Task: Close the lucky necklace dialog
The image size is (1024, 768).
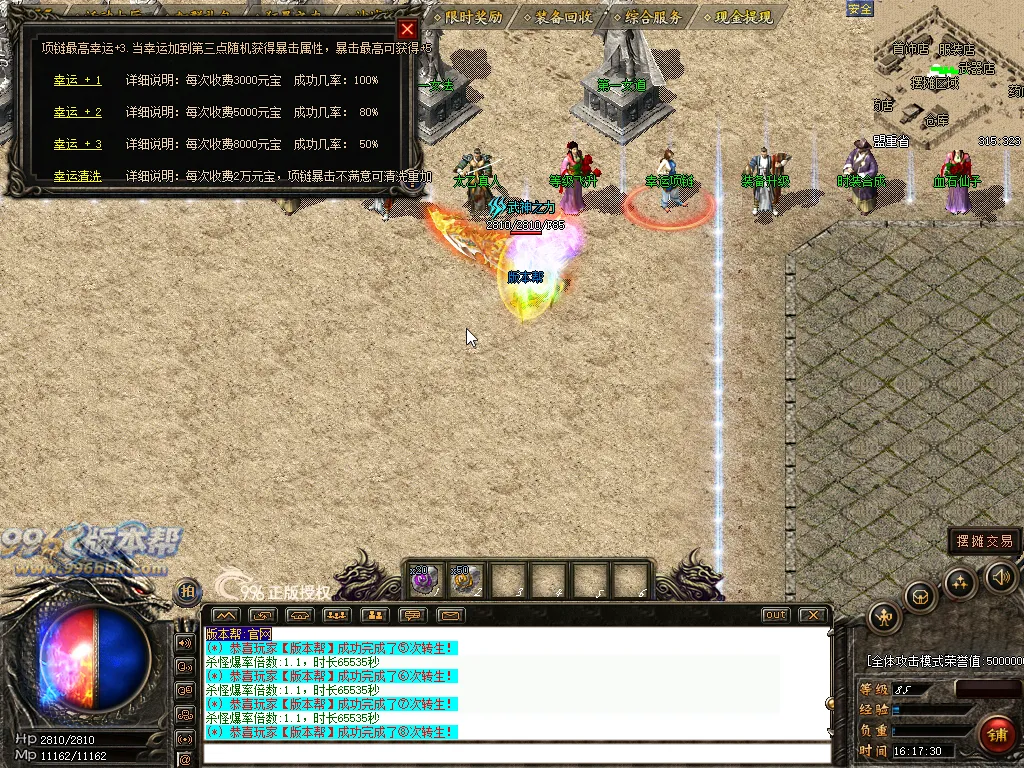Action: coord(406,30)
